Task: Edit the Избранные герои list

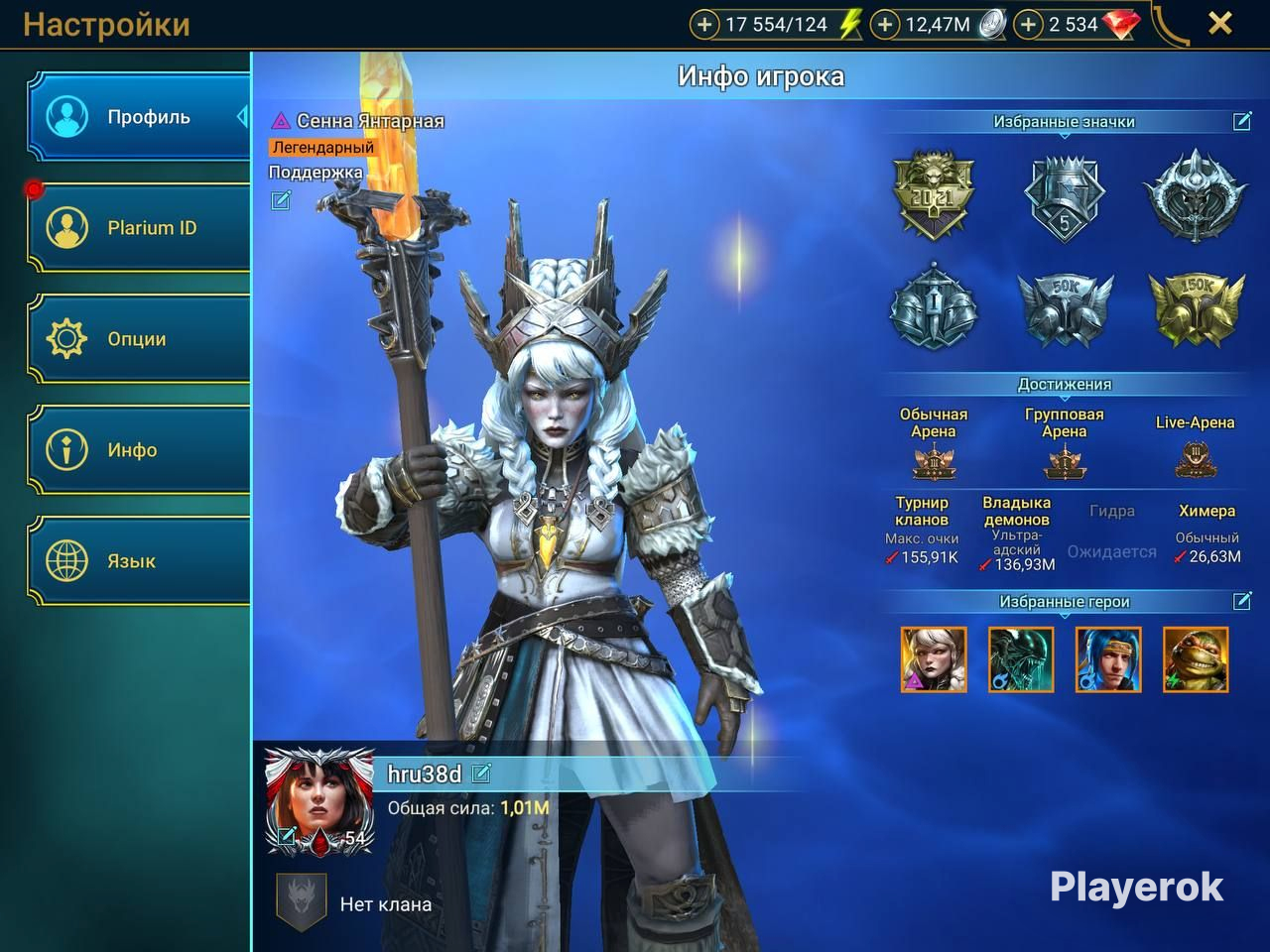Action: tap(1242, 601)
